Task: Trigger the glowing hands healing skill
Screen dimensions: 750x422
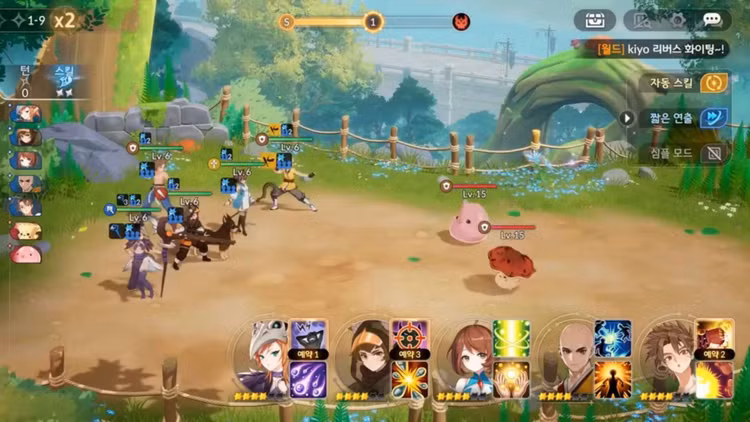Action: click(x=511, y=379)
